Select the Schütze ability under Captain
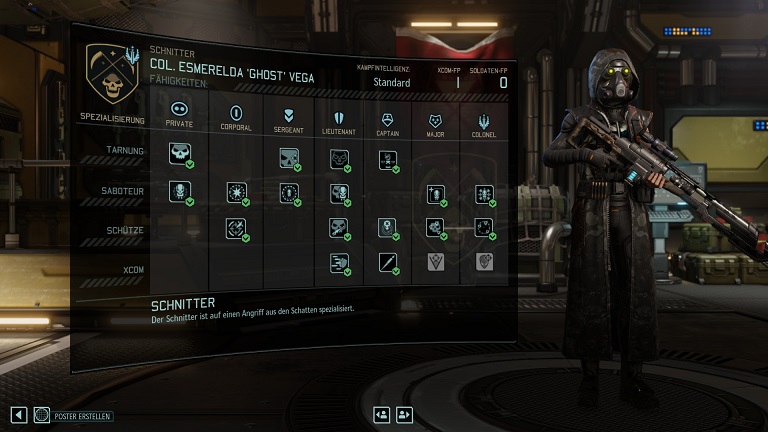 (x=388, y=228)
